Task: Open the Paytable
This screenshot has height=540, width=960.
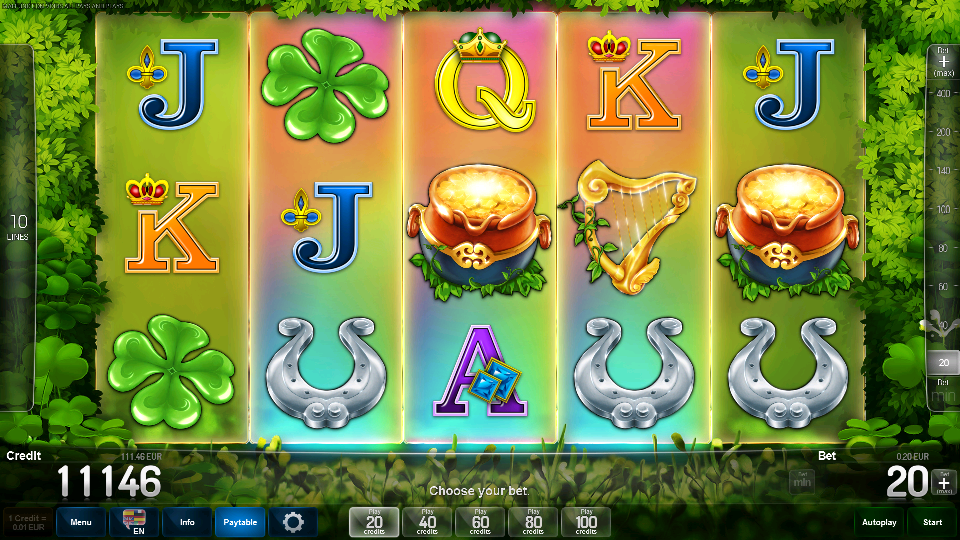Action: tap(240, 522)
